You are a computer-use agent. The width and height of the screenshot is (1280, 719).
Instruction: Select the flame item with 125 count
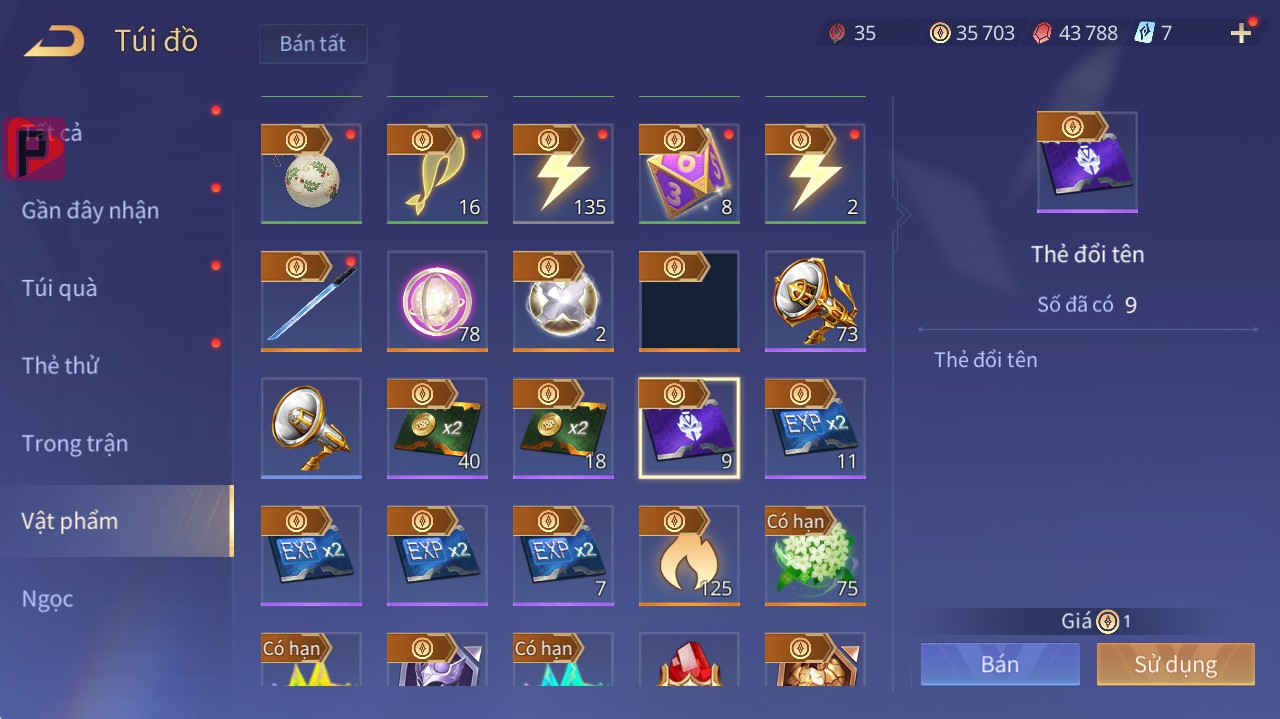pos(689,555)
